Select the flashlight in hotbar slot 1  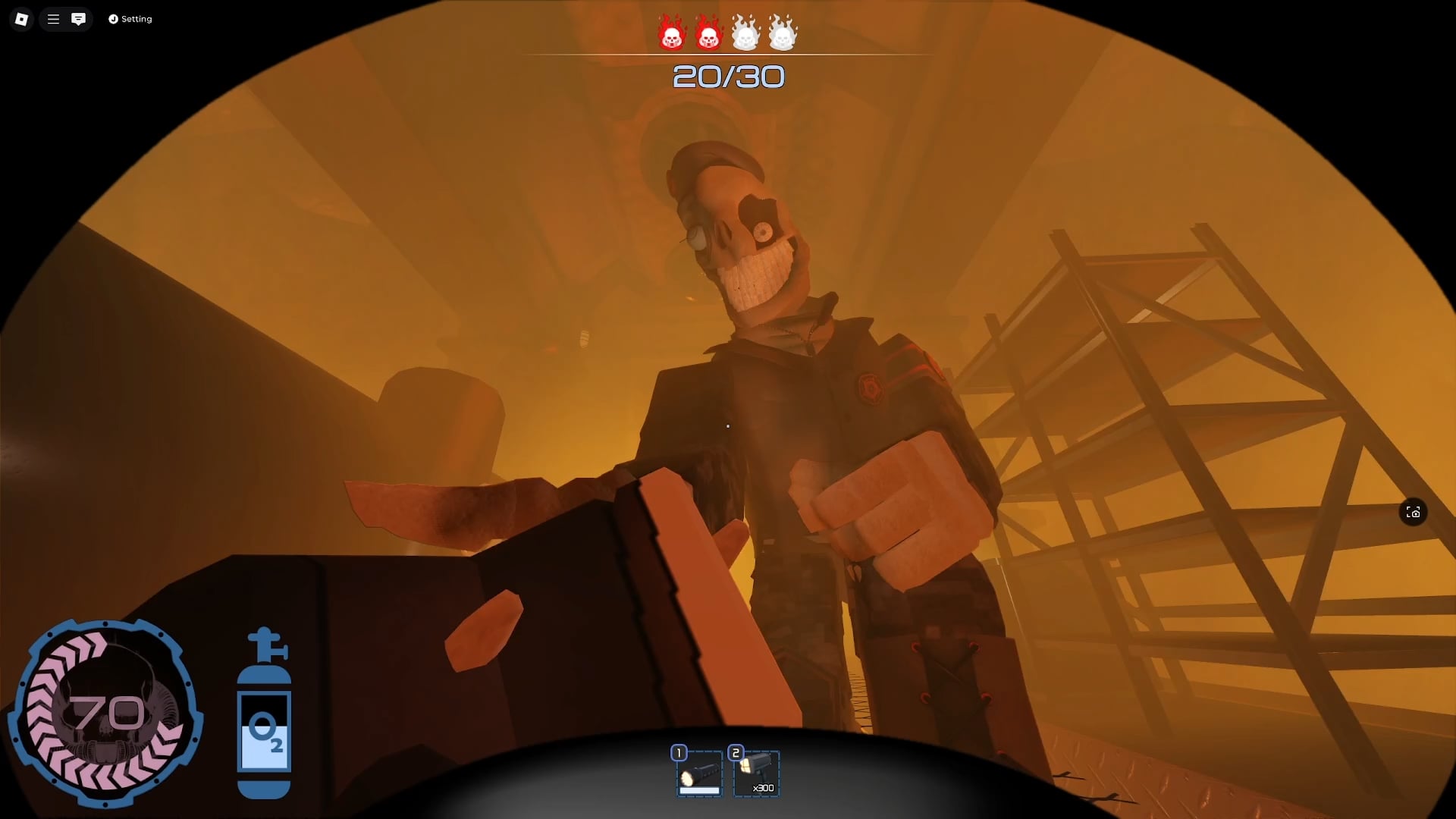point(699,773)
